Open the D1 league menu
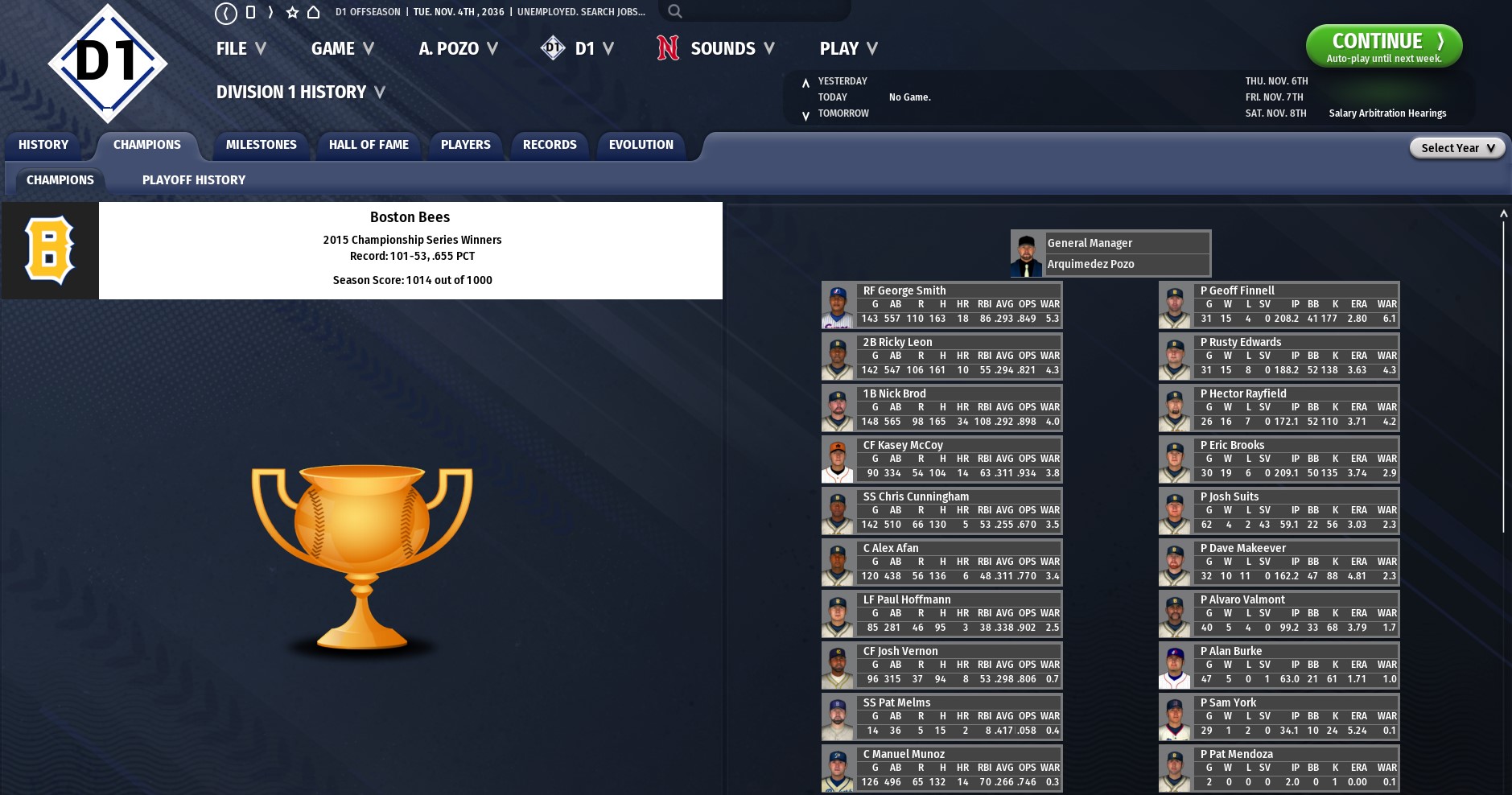The image size is (1512, 795). tap(578, 49)
